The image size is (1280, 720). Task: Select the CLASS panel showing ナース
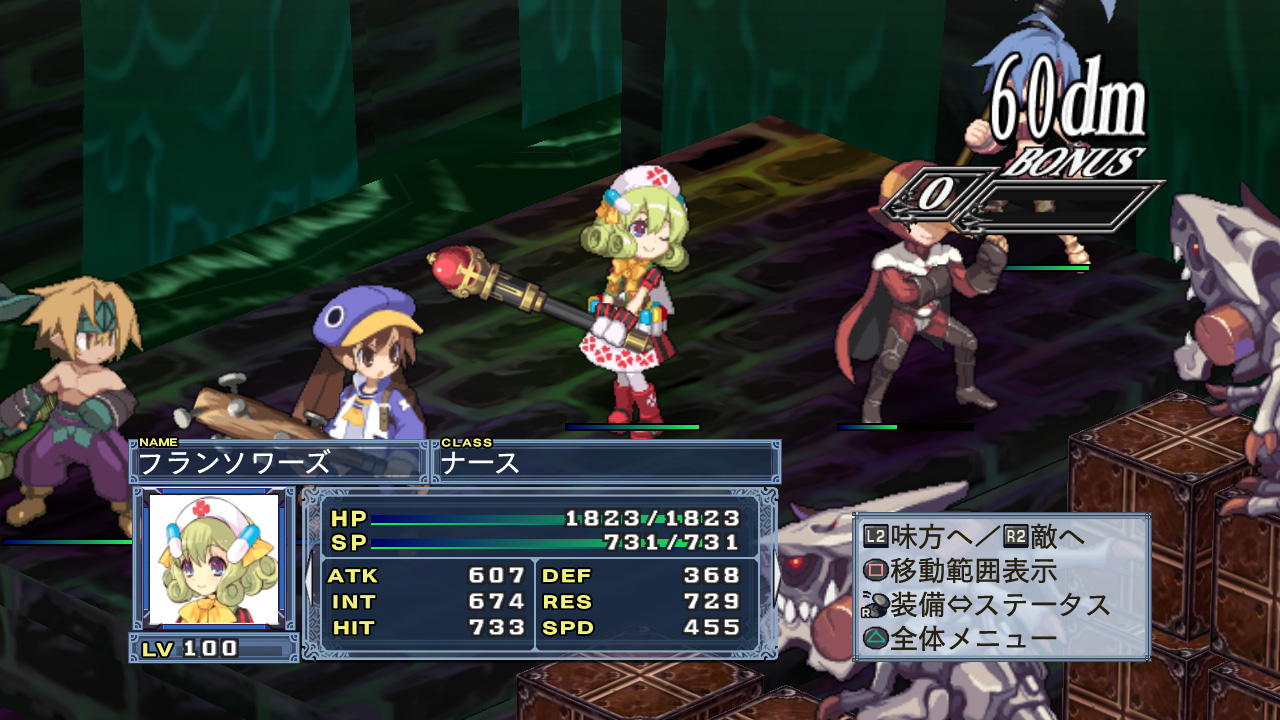[x=606, y=462]
